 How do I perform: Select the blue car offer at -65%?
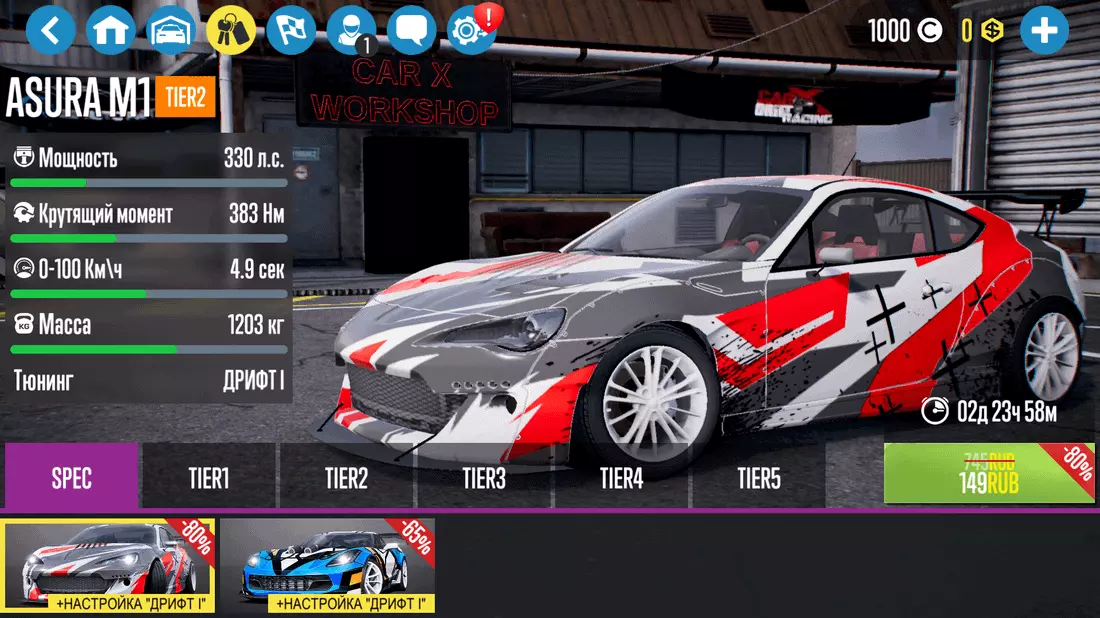click(329, 566)
